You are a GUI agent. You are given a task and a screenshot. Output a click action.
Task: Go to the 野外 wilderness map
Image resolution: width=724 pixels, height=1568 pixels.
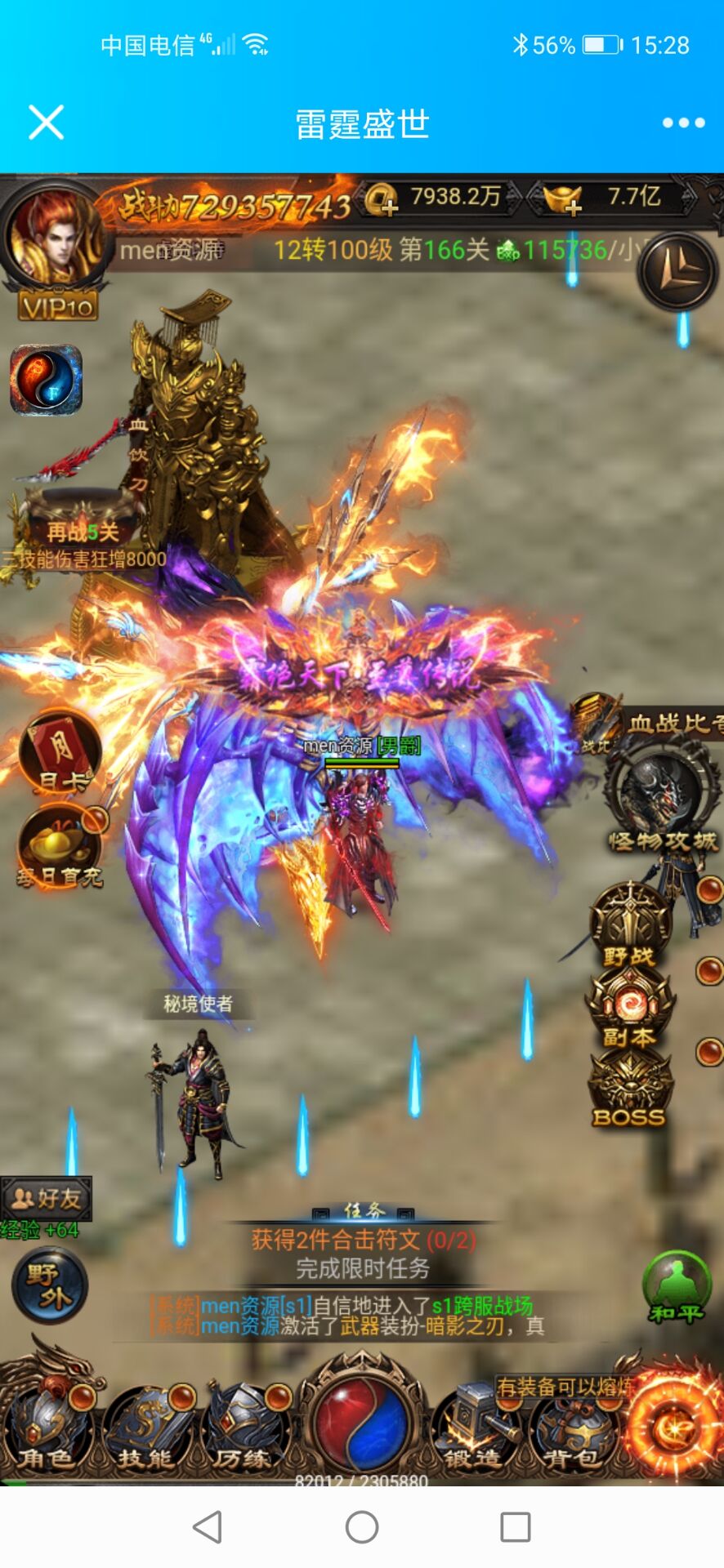coord(49,1285)
